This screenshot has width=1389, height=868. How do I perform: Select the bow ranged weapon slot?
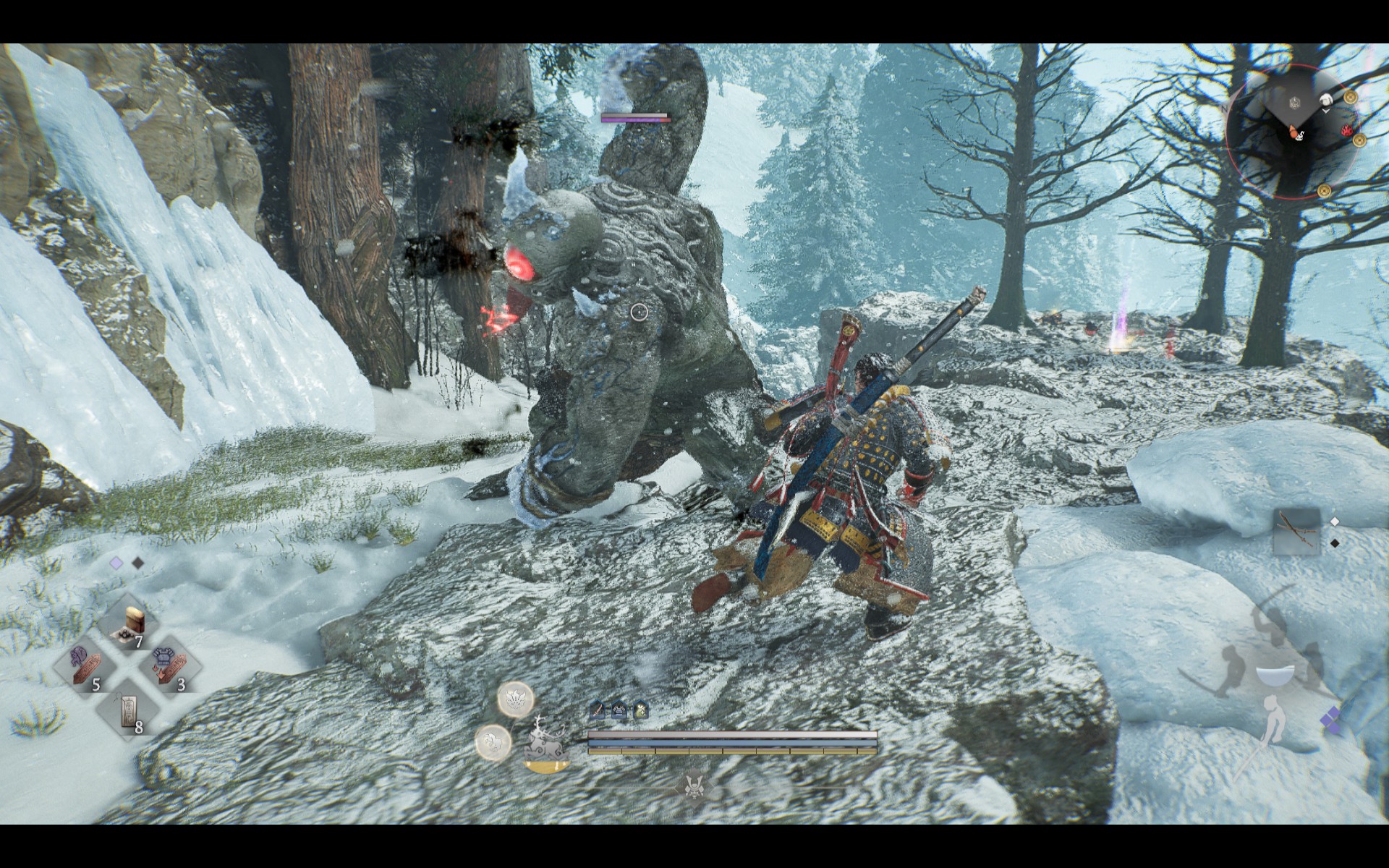1296,531
